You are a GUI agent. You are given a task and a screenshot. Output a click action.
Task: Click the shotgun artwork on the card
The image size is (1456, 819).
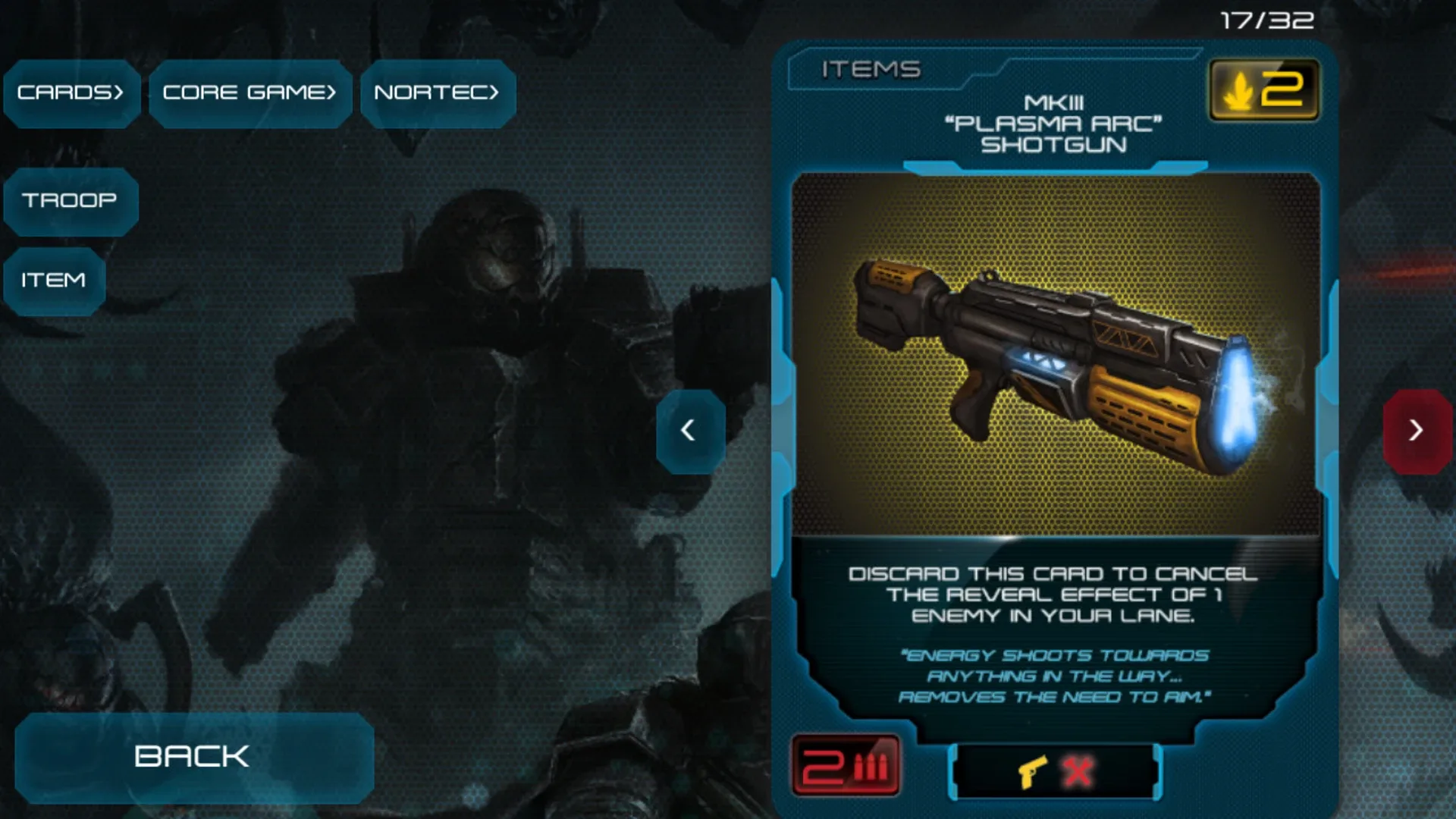[1054, 356]
